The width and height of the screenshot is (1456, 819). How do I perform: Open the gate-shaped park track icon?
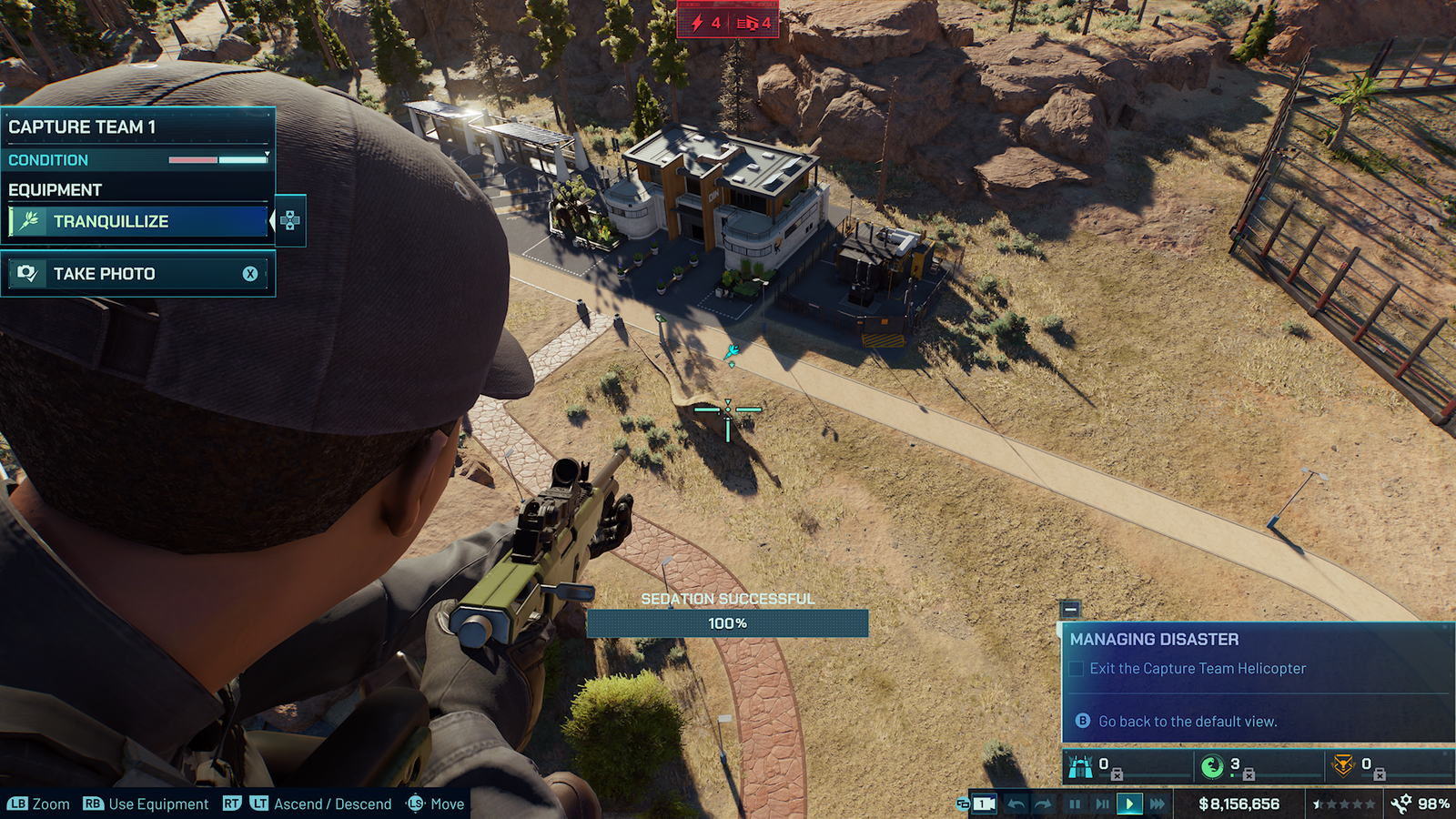(x=1081, y=767)
